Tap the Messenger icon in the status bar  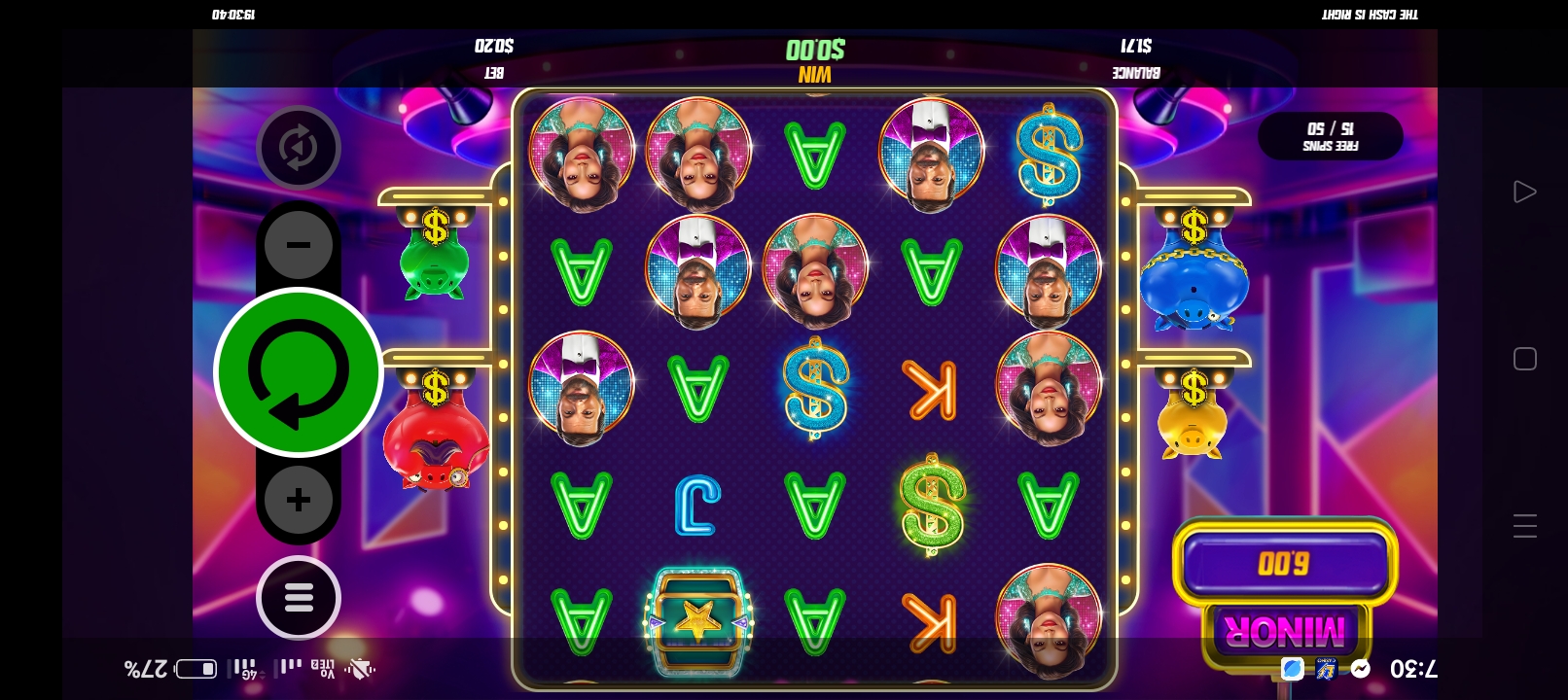tap(1362, 669)
